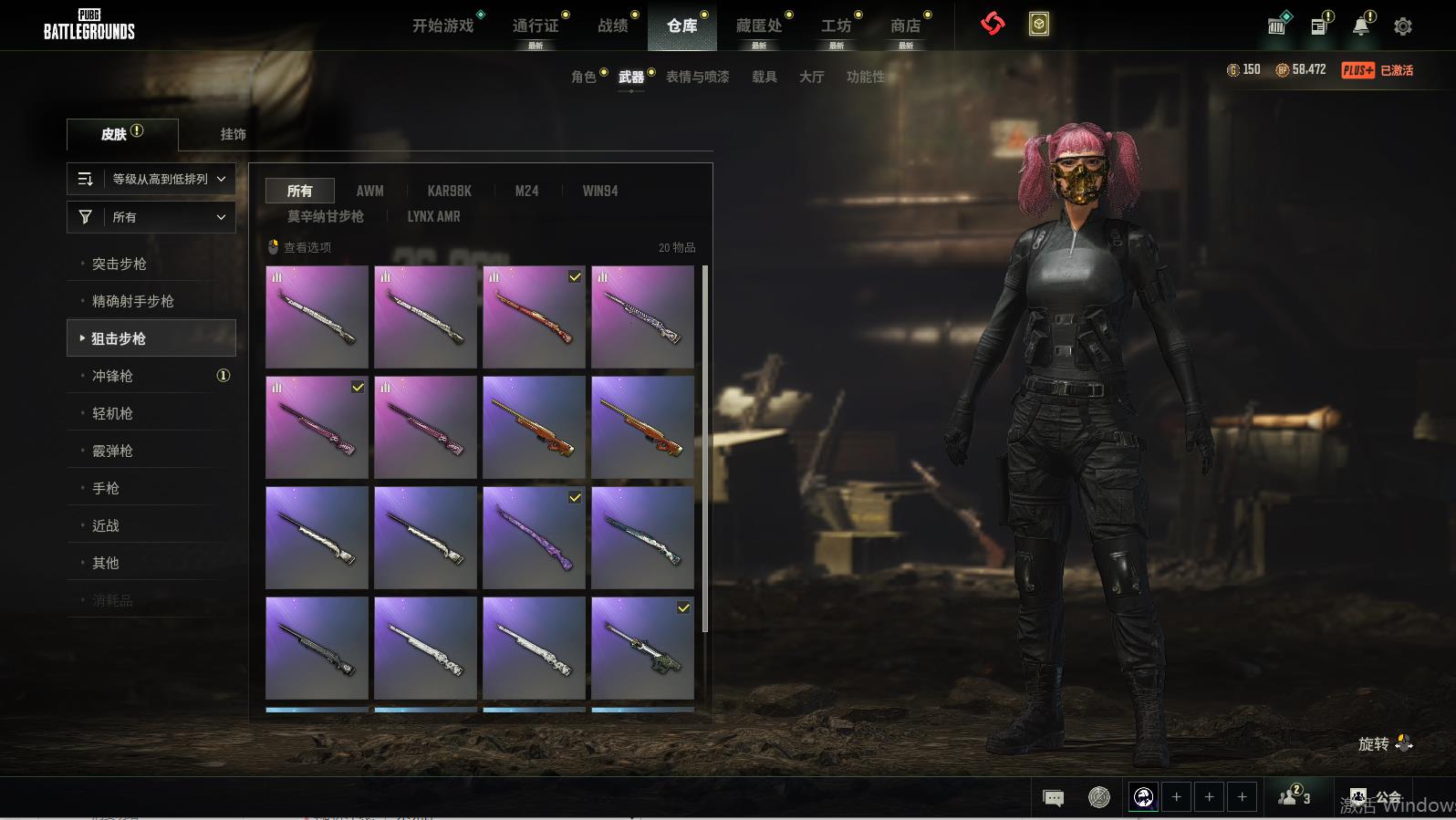Expand the 所有 filter dropdown
The width and height of the screenshot is (1456, 820).
[151, 217]
